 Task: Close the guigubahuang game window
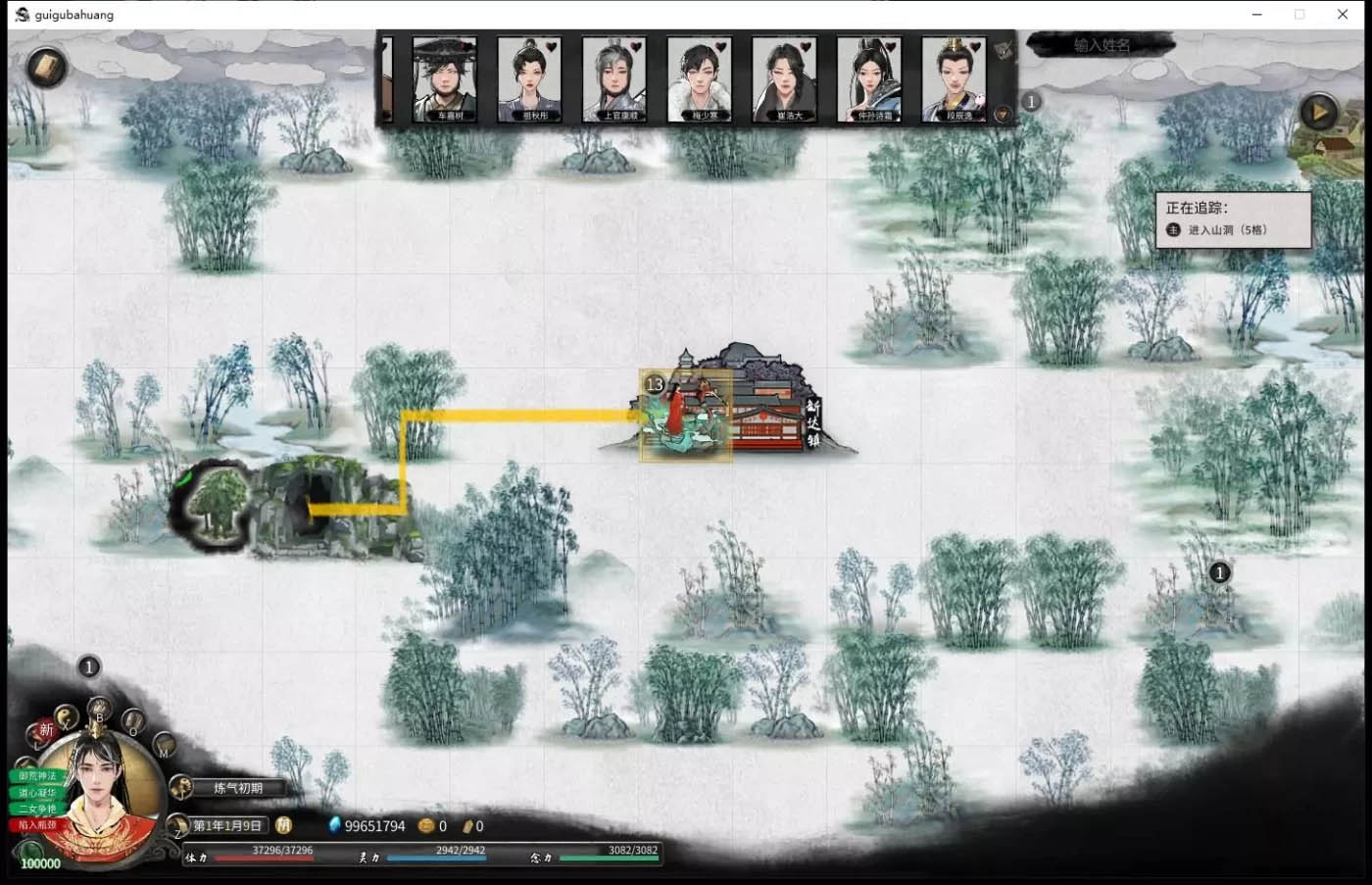[1343, 15]
